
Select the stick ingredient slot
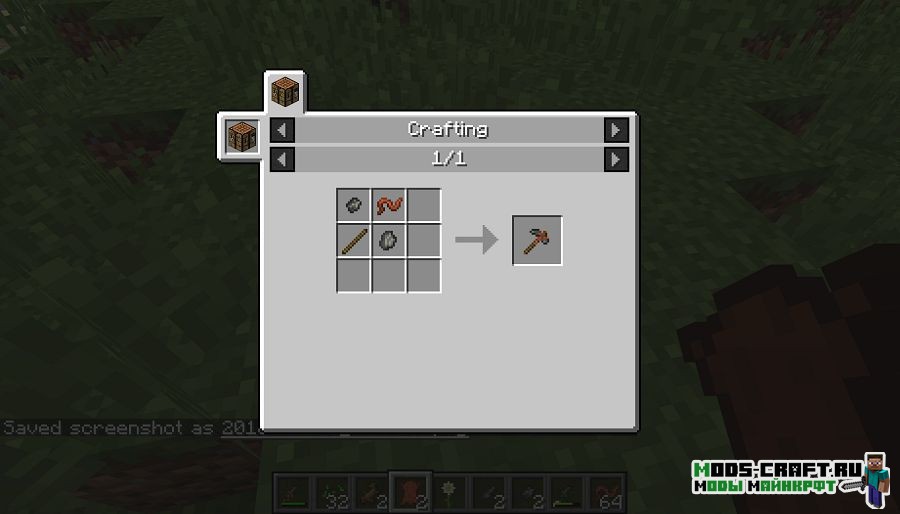click(353, 241)
